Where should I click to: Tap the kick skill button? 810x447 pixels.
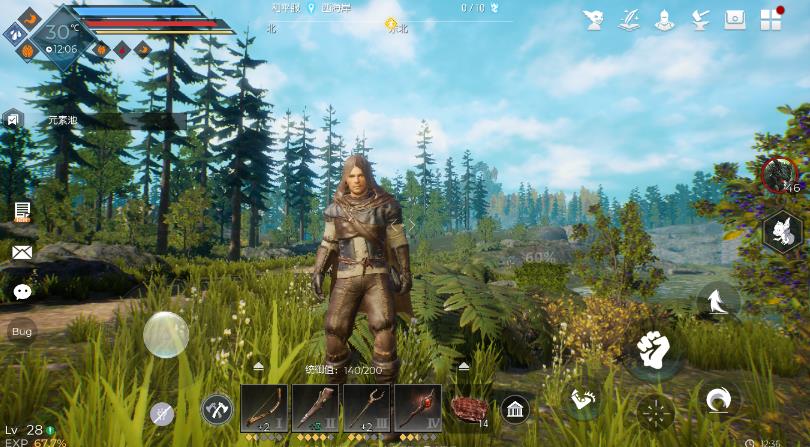(x=582, y=400)
